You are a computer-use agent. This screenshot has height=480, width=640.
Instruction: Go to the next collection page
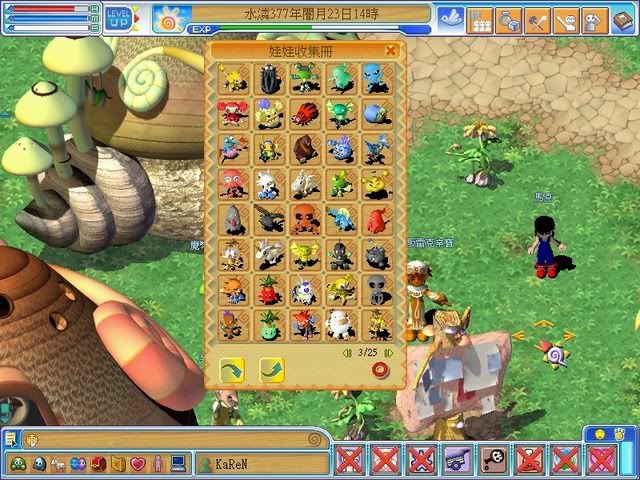[389, 352]
